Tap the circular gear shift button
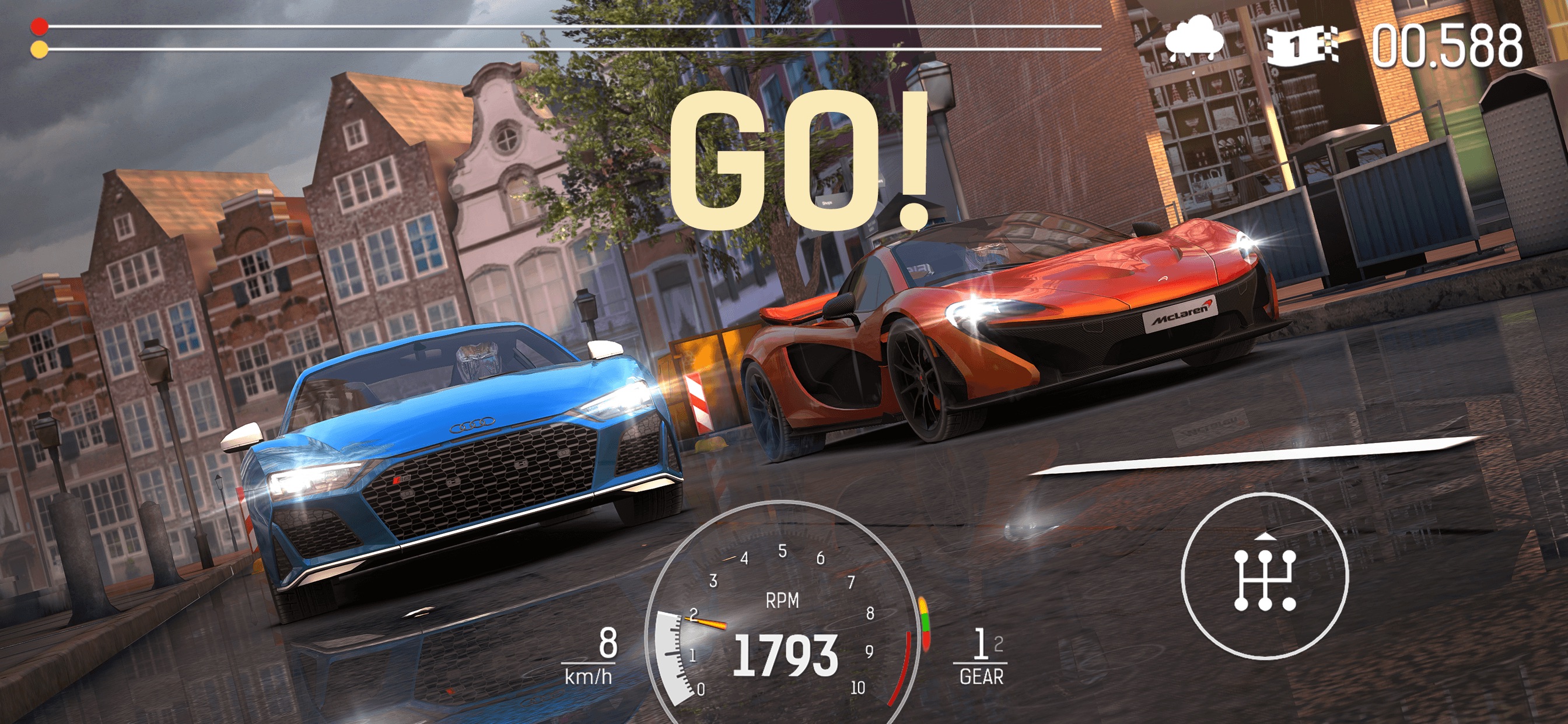1568x724 pixels. coord(1264,575)
